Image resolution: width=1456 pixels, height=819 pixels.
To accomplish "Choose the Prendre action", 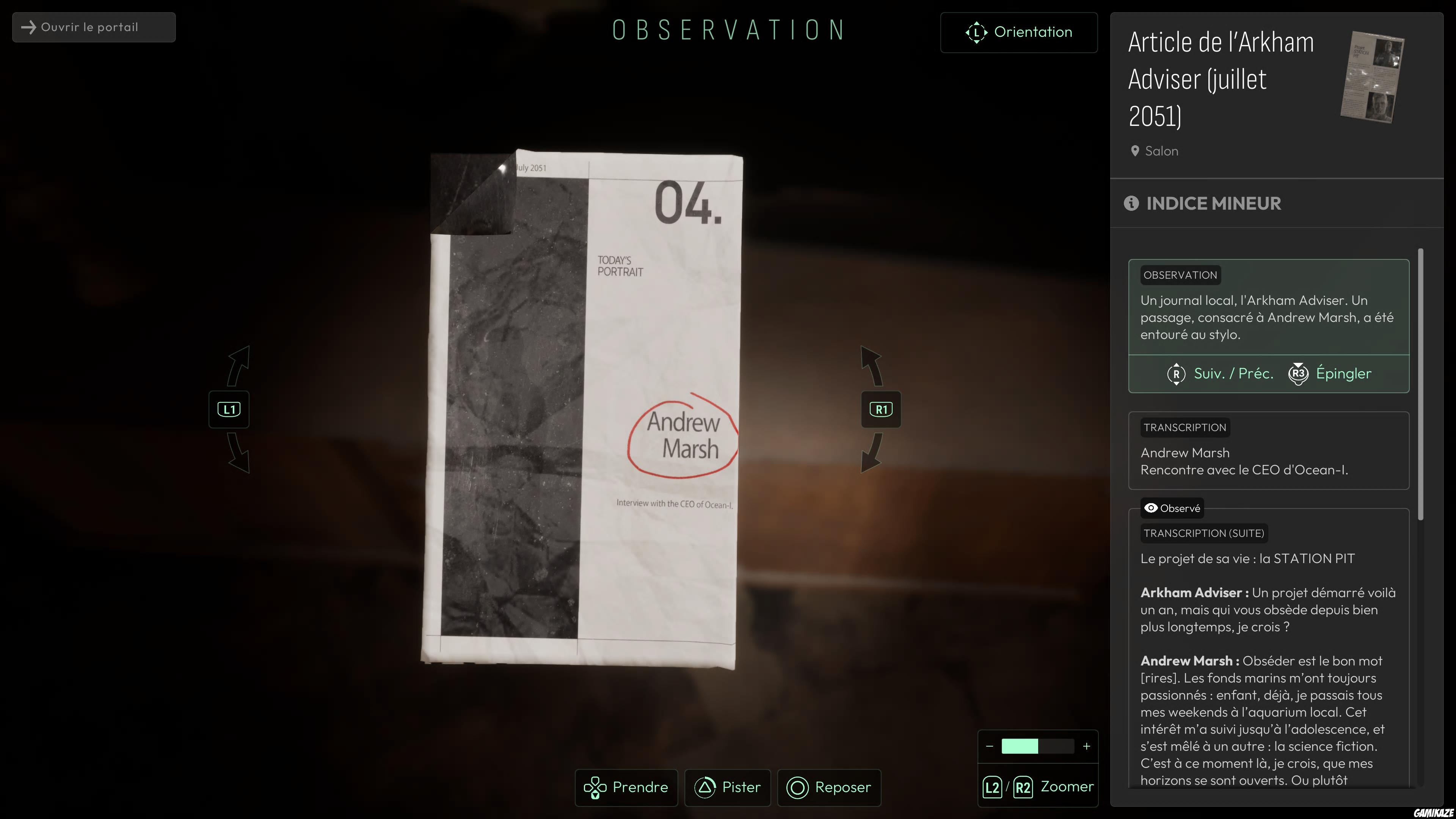I will point(626,788).
